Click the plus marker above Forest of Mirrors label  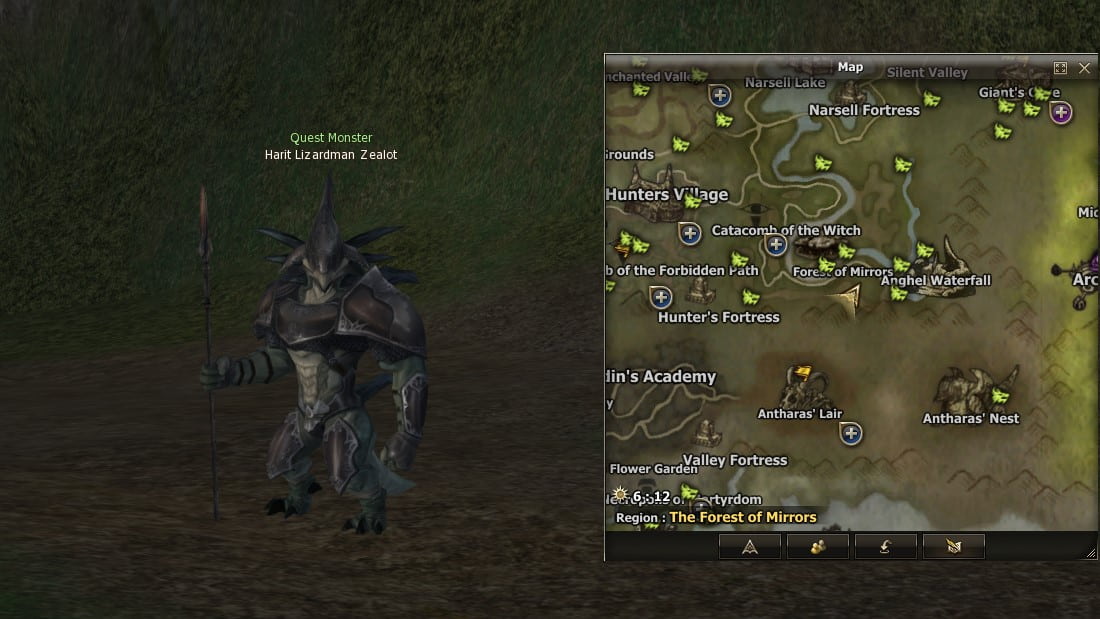pos(775,244)
